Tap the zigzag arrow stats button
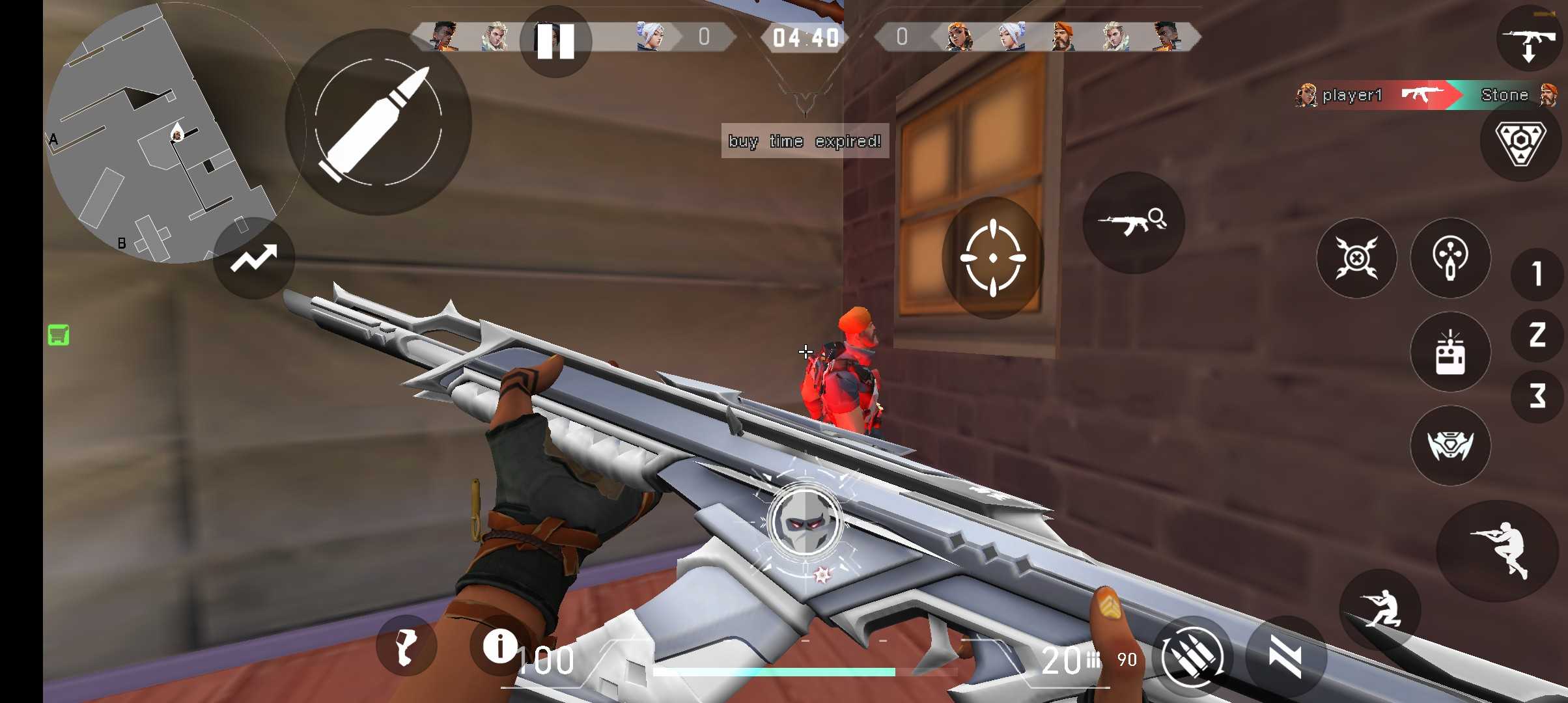Screen dimensions: 1568x703 pos(254,258)
